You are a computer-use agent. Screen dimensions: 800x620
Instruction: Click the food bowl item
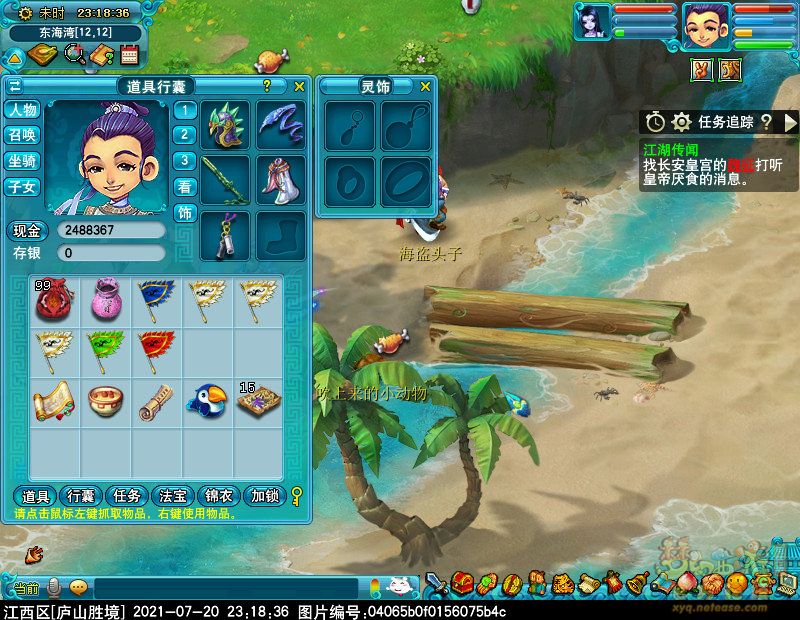pyautogui.click(x=105, y=400)
